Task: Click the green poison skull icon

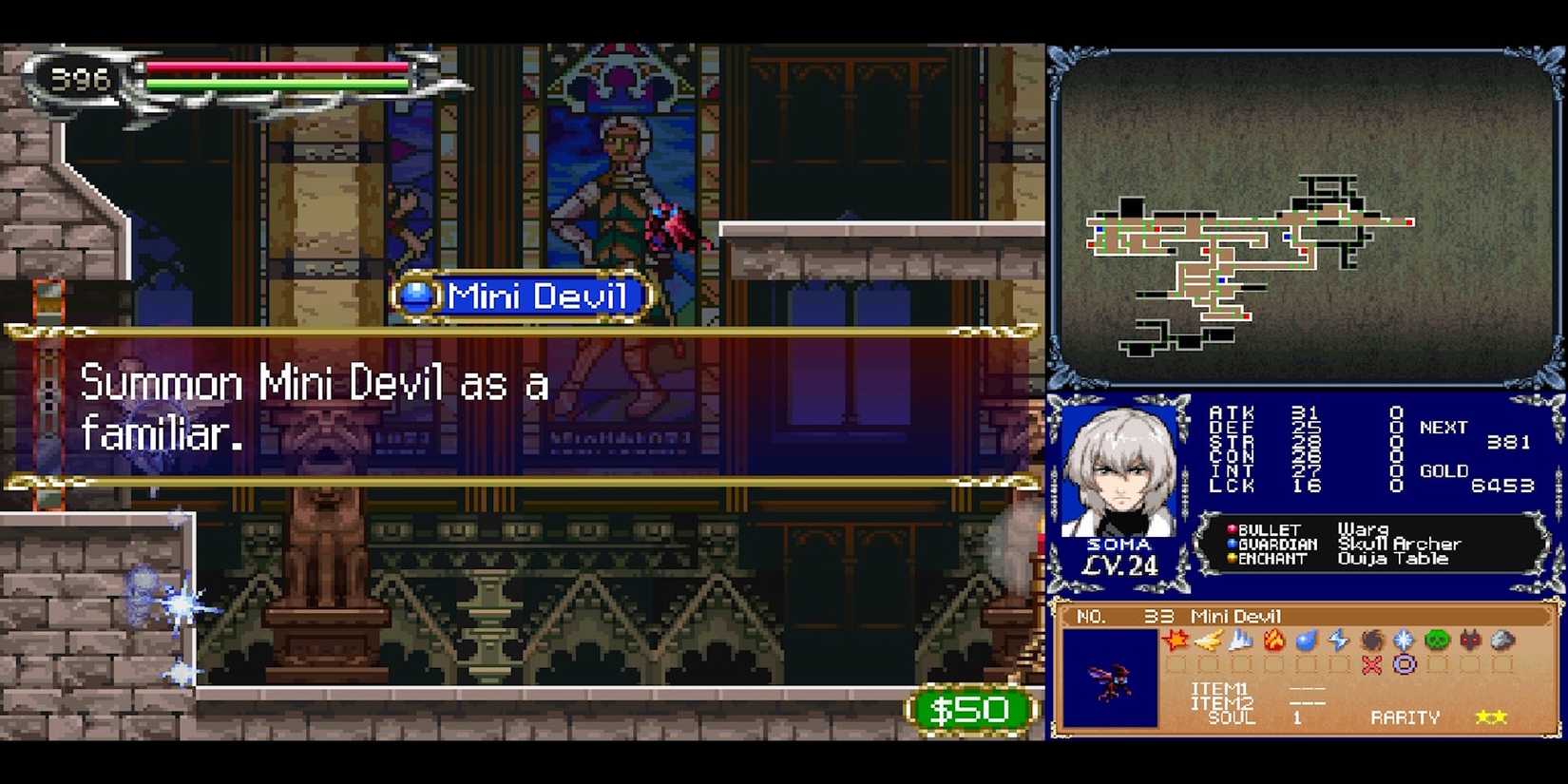Action: click(x=1435, y=641)
